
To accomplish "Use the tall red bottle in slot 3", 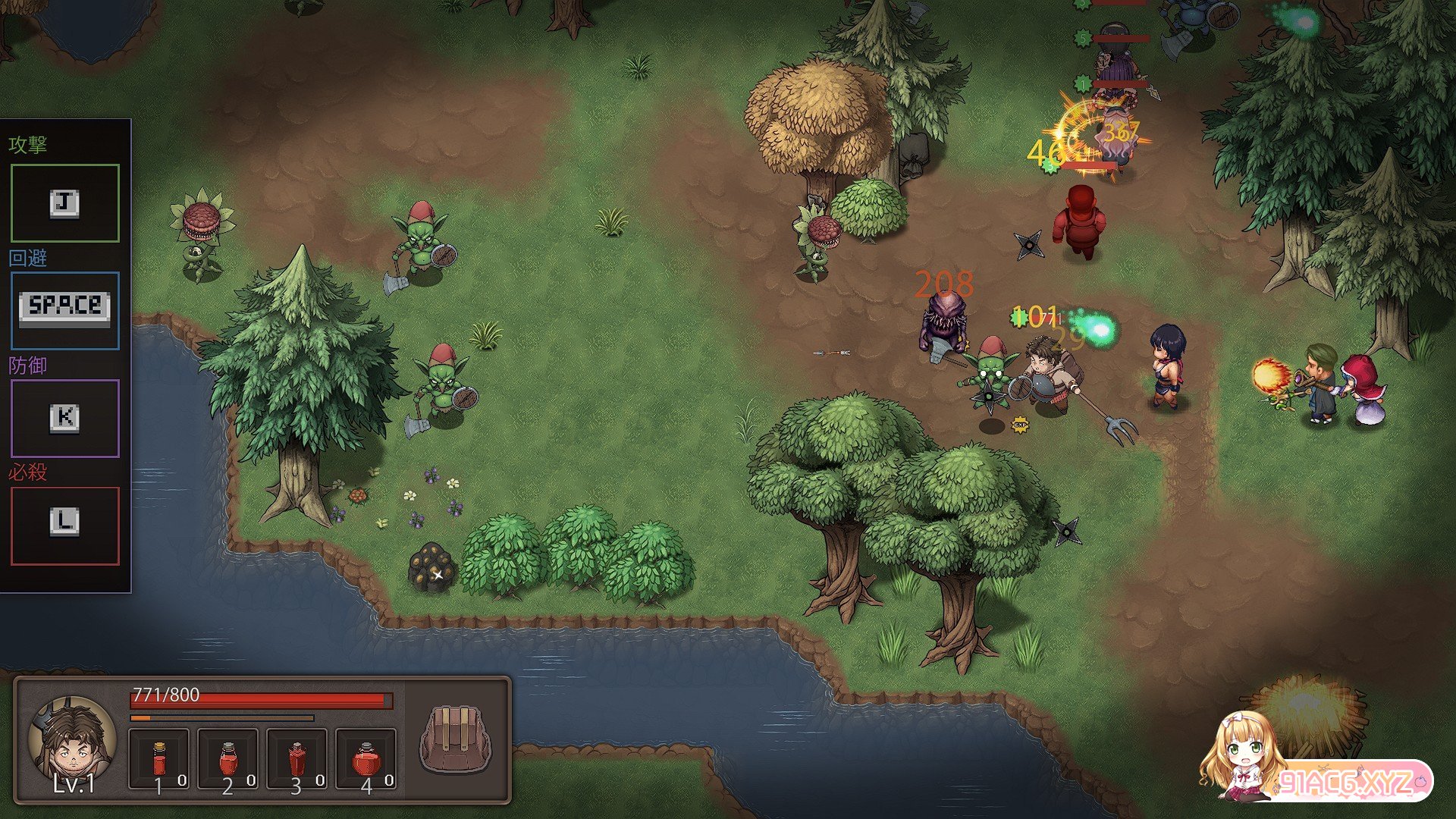I will (297, 759).
